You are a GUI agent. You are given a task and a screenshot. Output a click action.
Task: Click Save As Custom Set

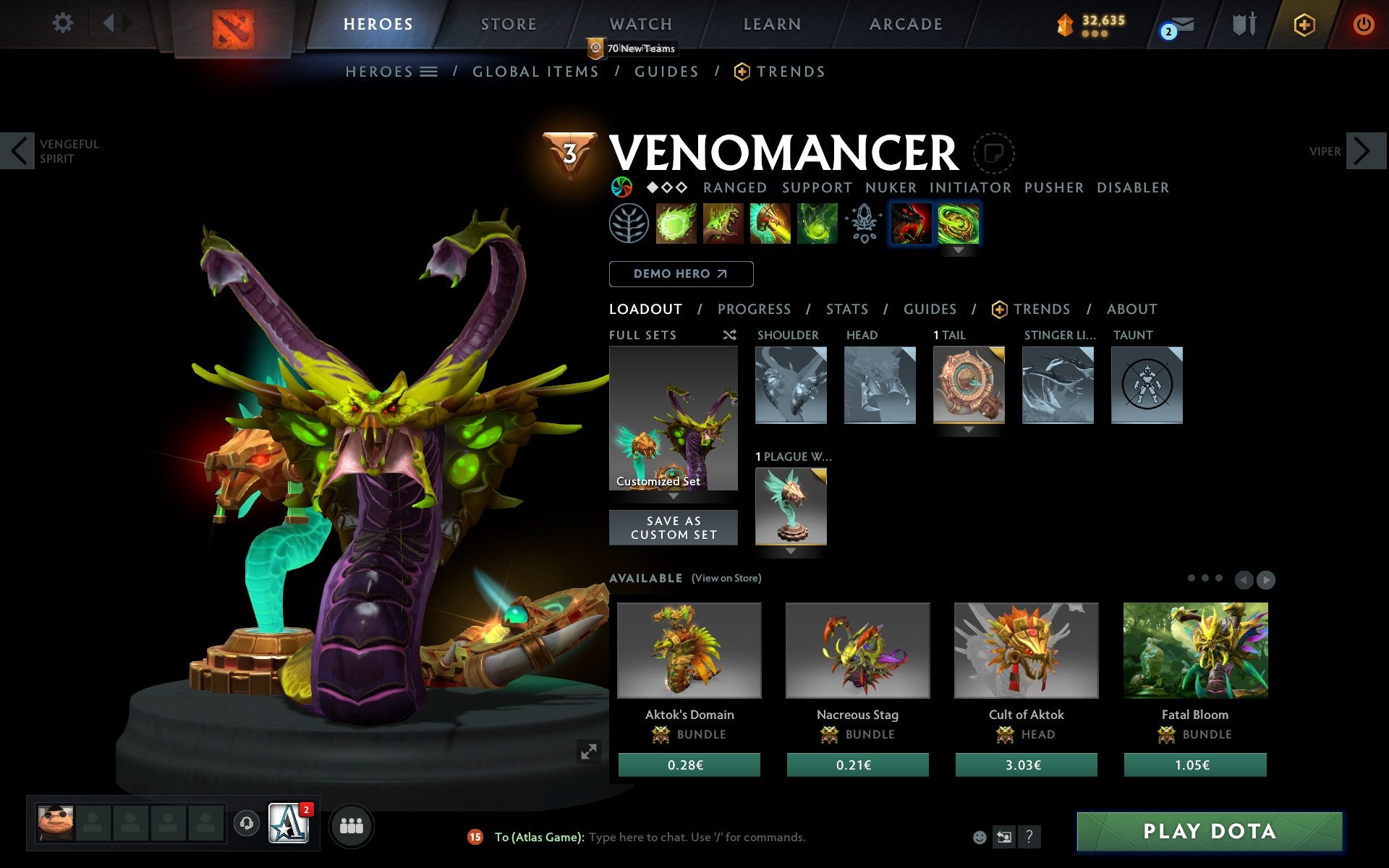click(x=674, y=527)
